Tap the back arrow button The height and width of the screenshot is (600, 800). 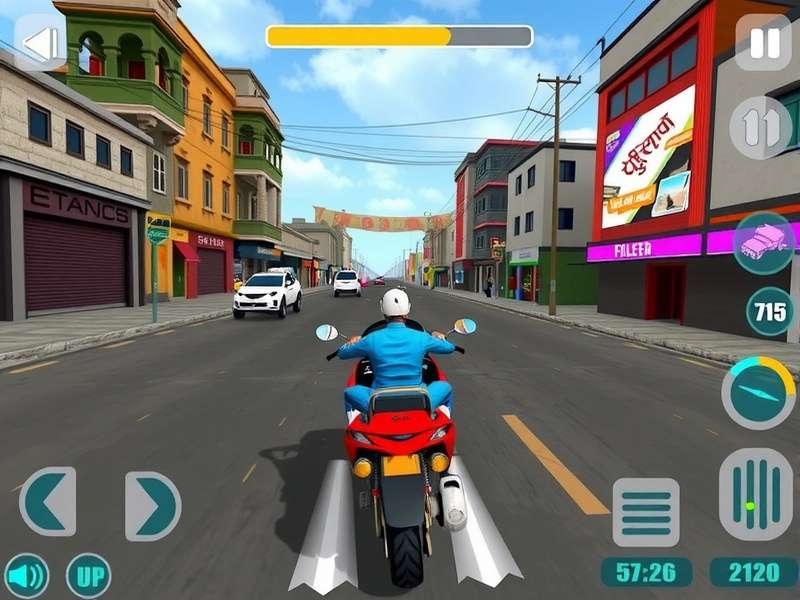[x=40, y=44]
